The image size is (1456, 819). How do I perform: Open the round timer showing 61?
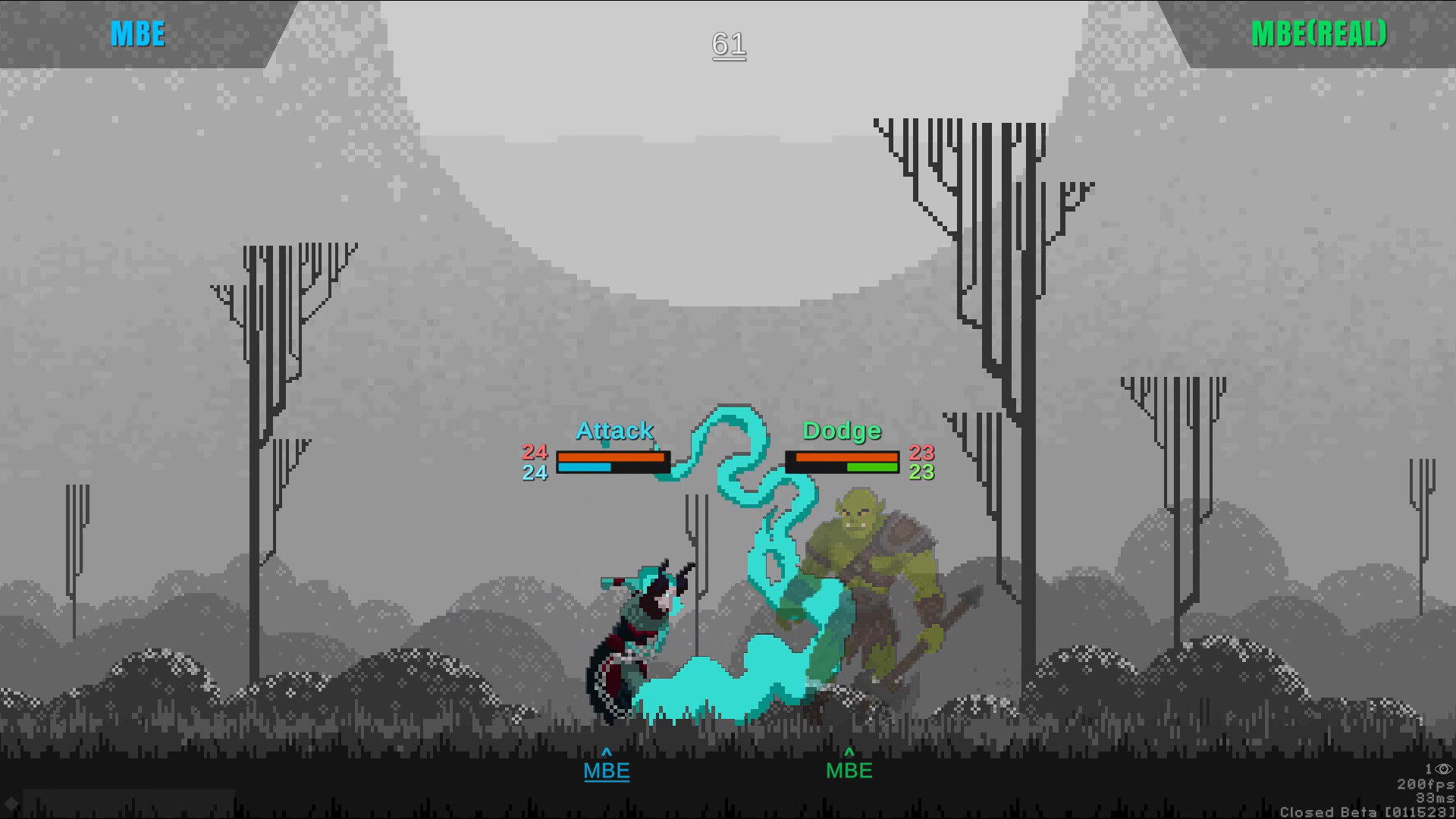[727, 45]
